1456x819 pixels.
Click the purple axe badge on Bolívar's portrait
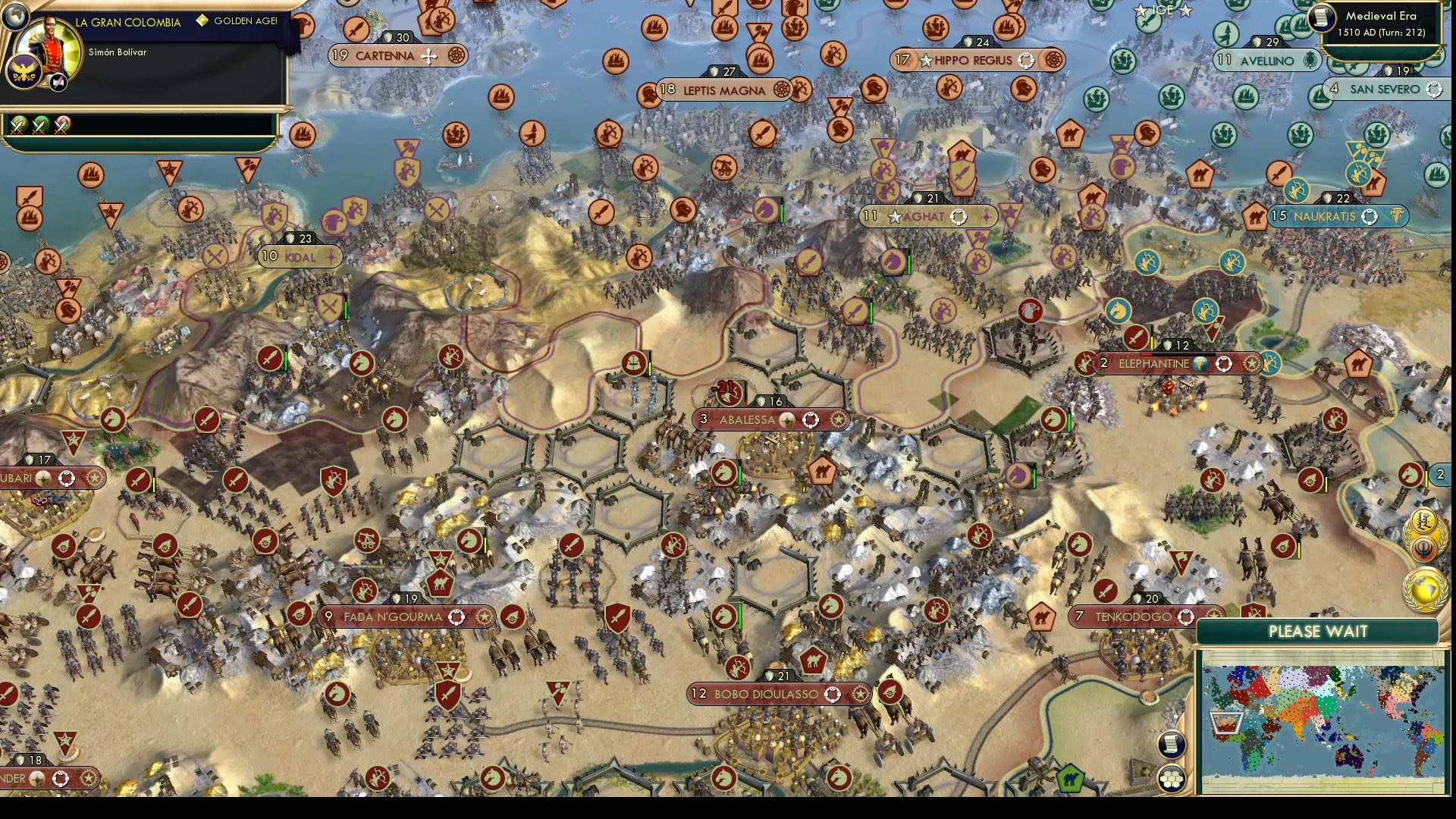[x=58, y=82]
